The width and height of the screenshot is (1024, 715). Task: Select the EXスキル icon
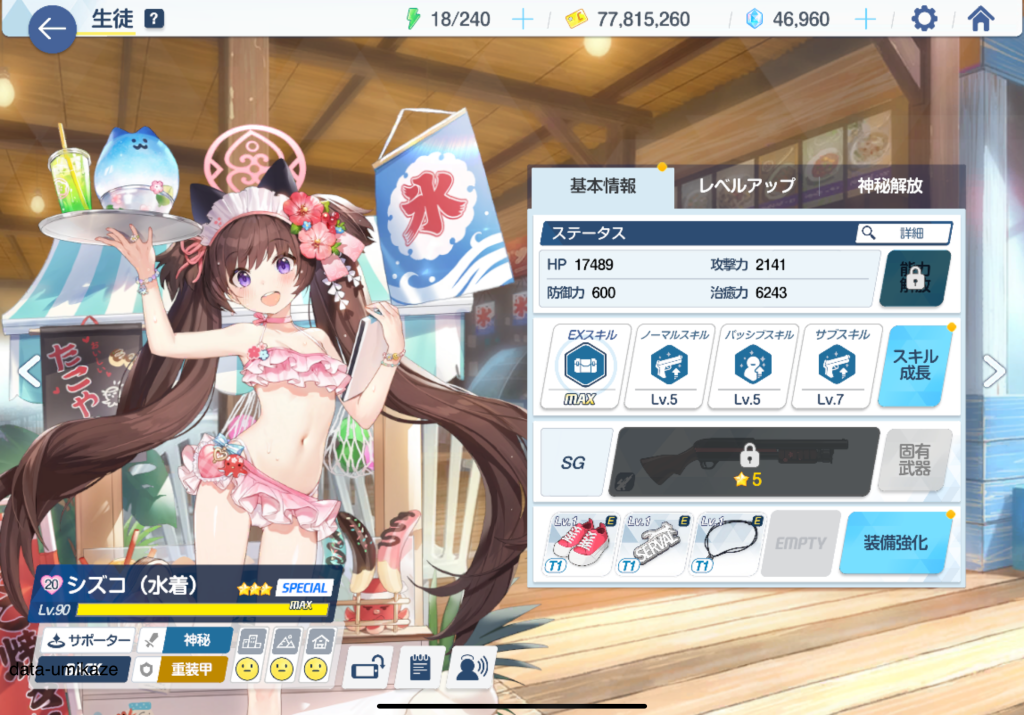click(585, 366)
